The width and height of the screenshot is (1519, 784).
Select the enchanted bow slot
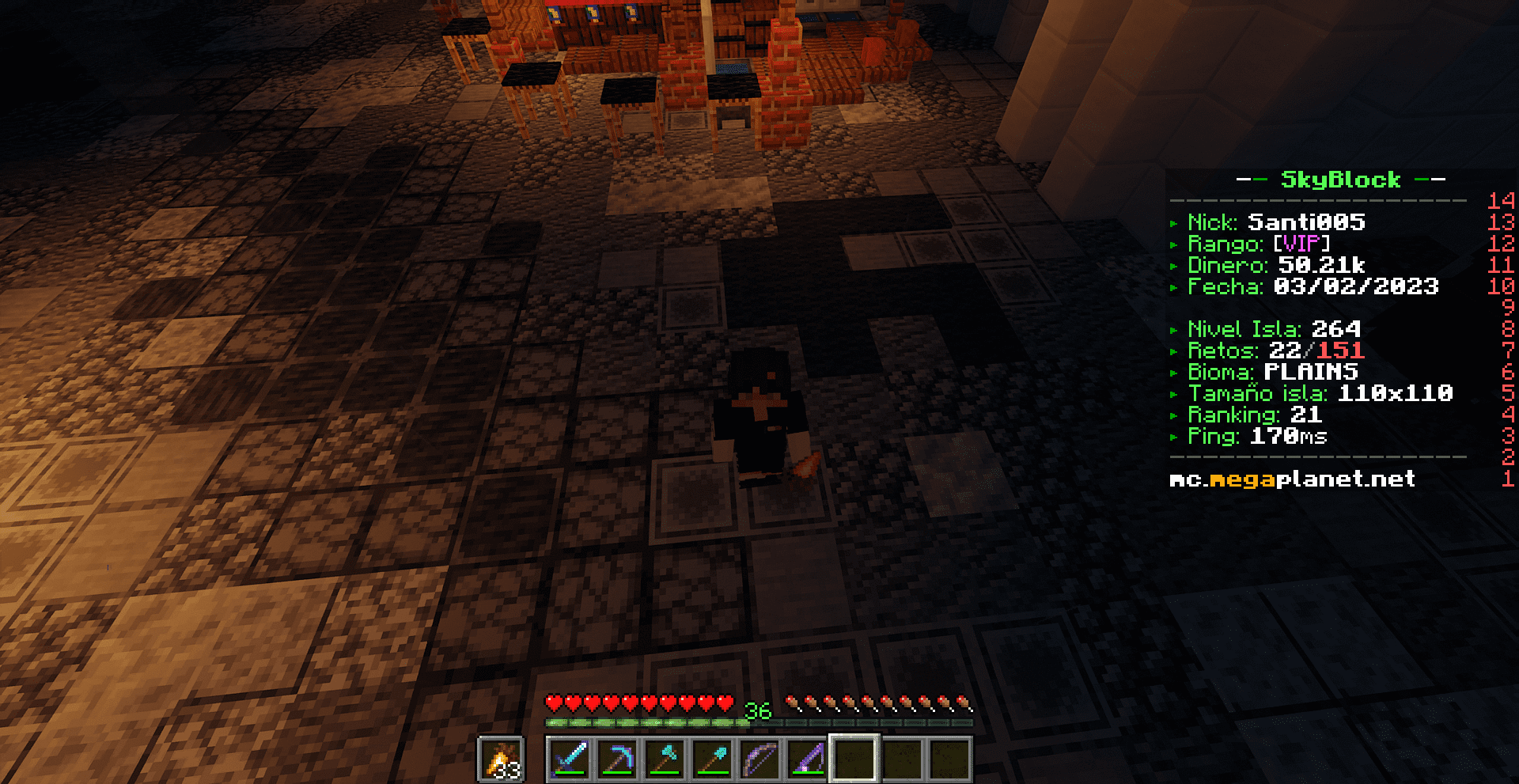759,759
